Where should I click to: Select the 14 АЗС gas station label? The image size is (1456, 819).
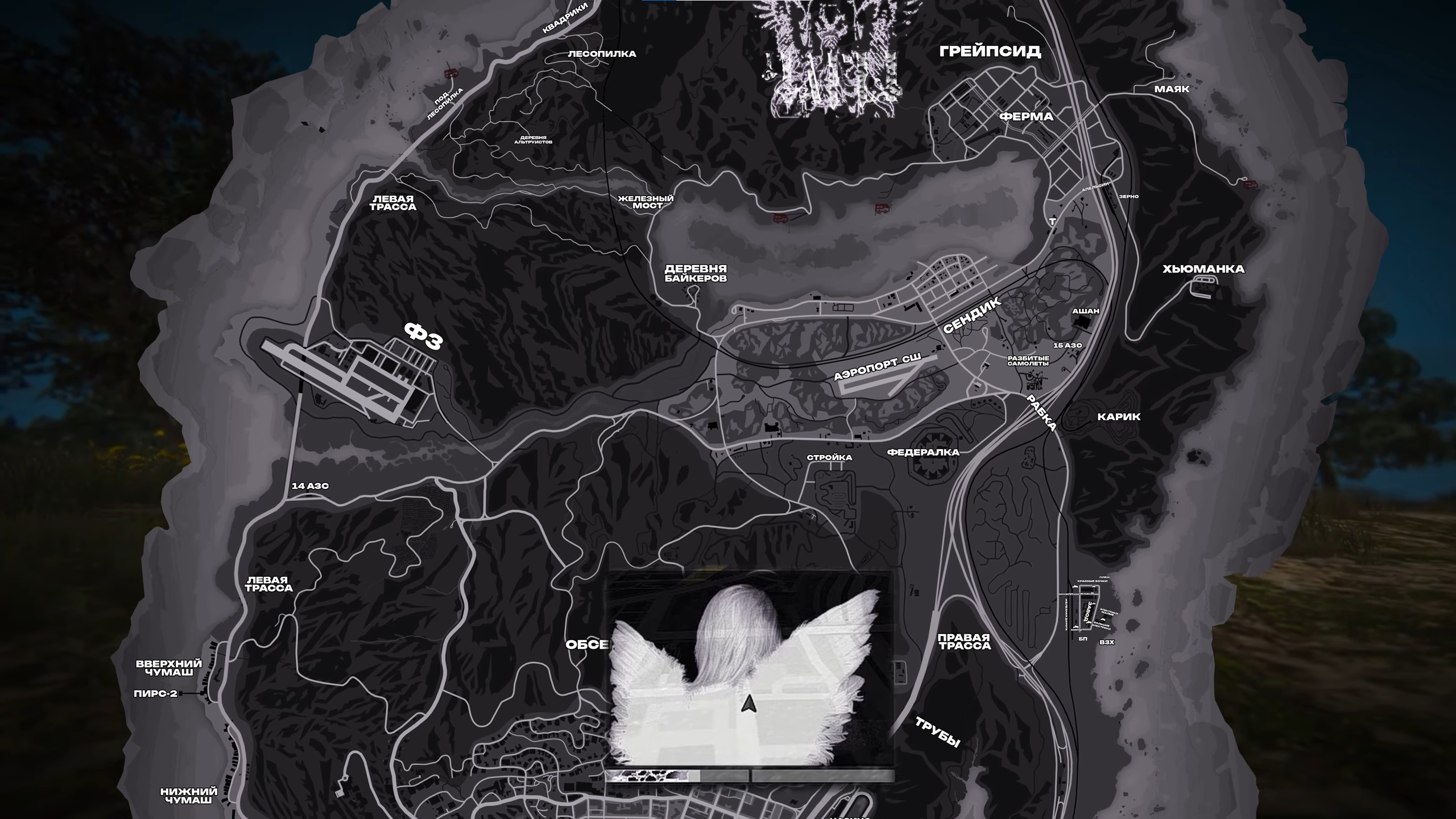(x=310, y=486)
